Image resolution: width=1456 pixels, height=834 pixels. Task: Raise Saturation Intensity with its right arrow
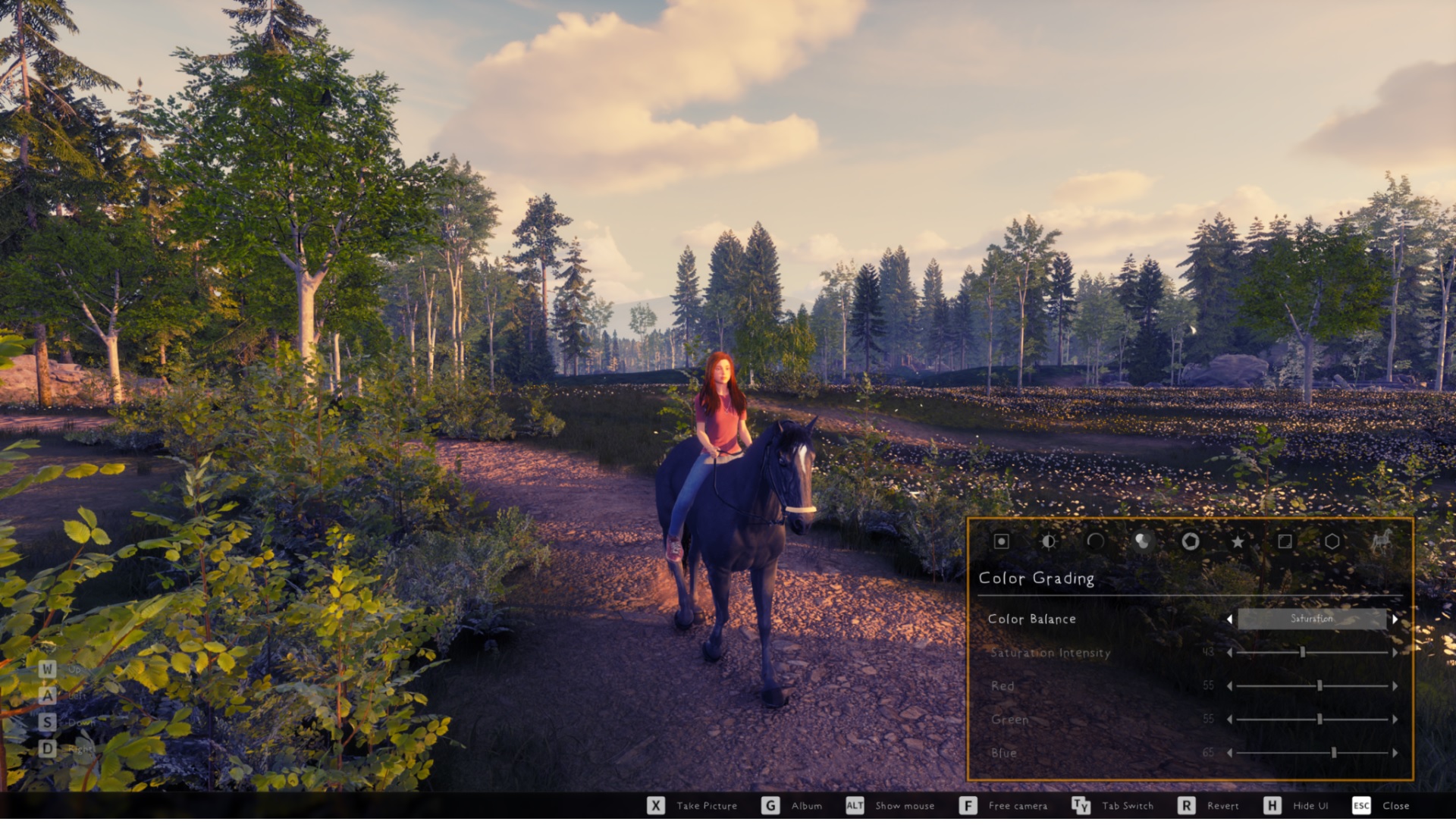pyautogui.click(x=1395, y=652)
